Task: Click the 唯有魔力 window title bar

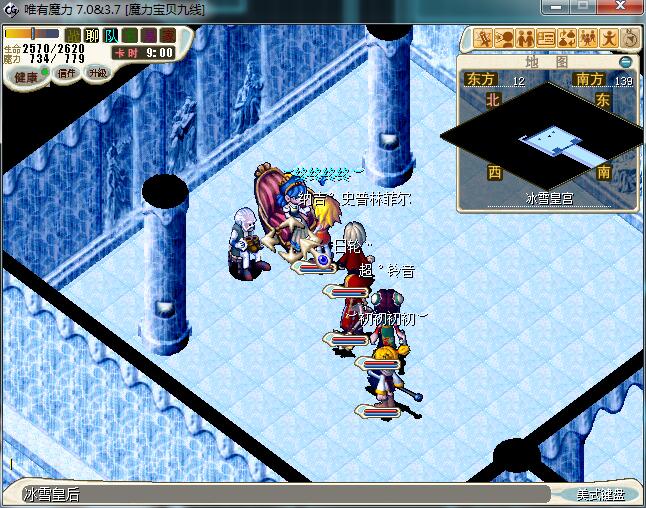Action: click(x=300, y=9)
